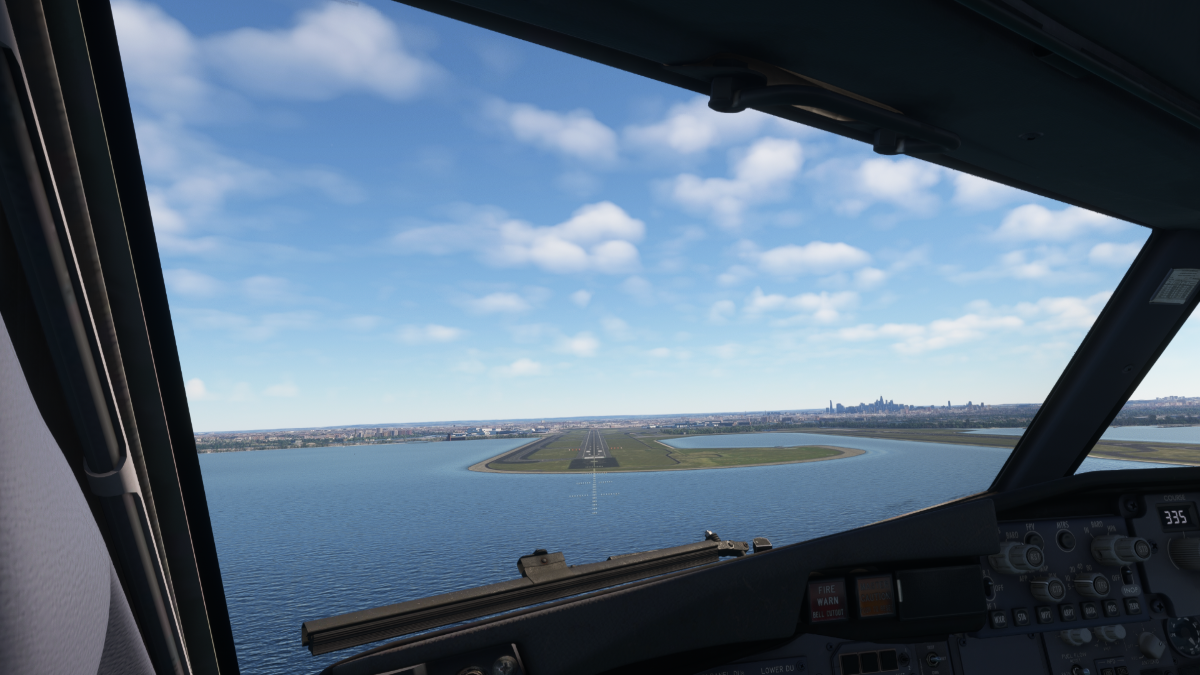Screen dimensions: 1200x675
Task: Turn on the TERR terrain button
Action: tap(1133, 605)
